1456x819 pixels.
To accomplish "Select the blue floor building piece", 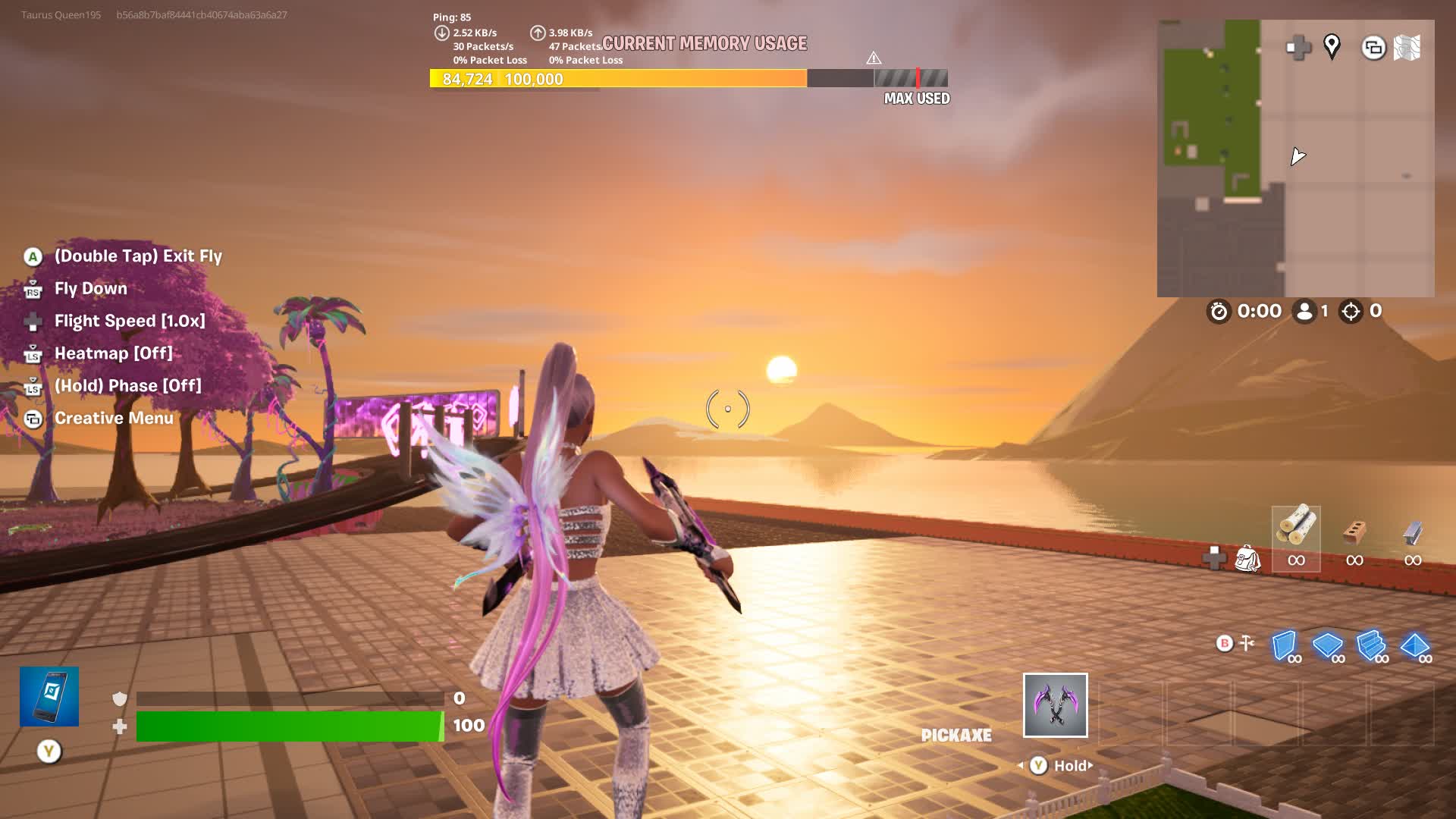I will pos(1328,647).
